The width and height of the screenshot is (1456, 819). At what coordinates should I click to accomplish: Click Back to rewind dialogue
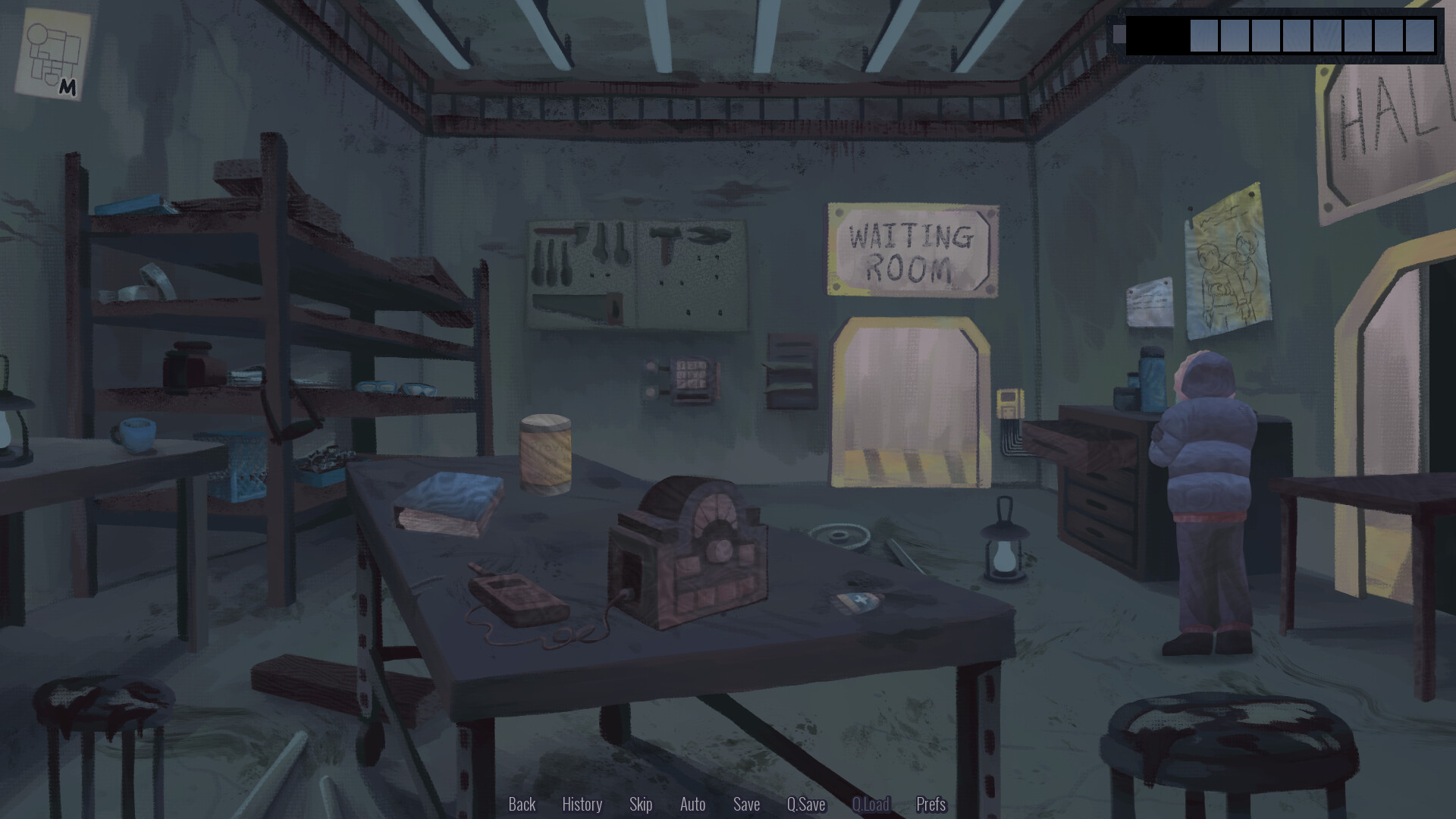(x=522, y=805)
